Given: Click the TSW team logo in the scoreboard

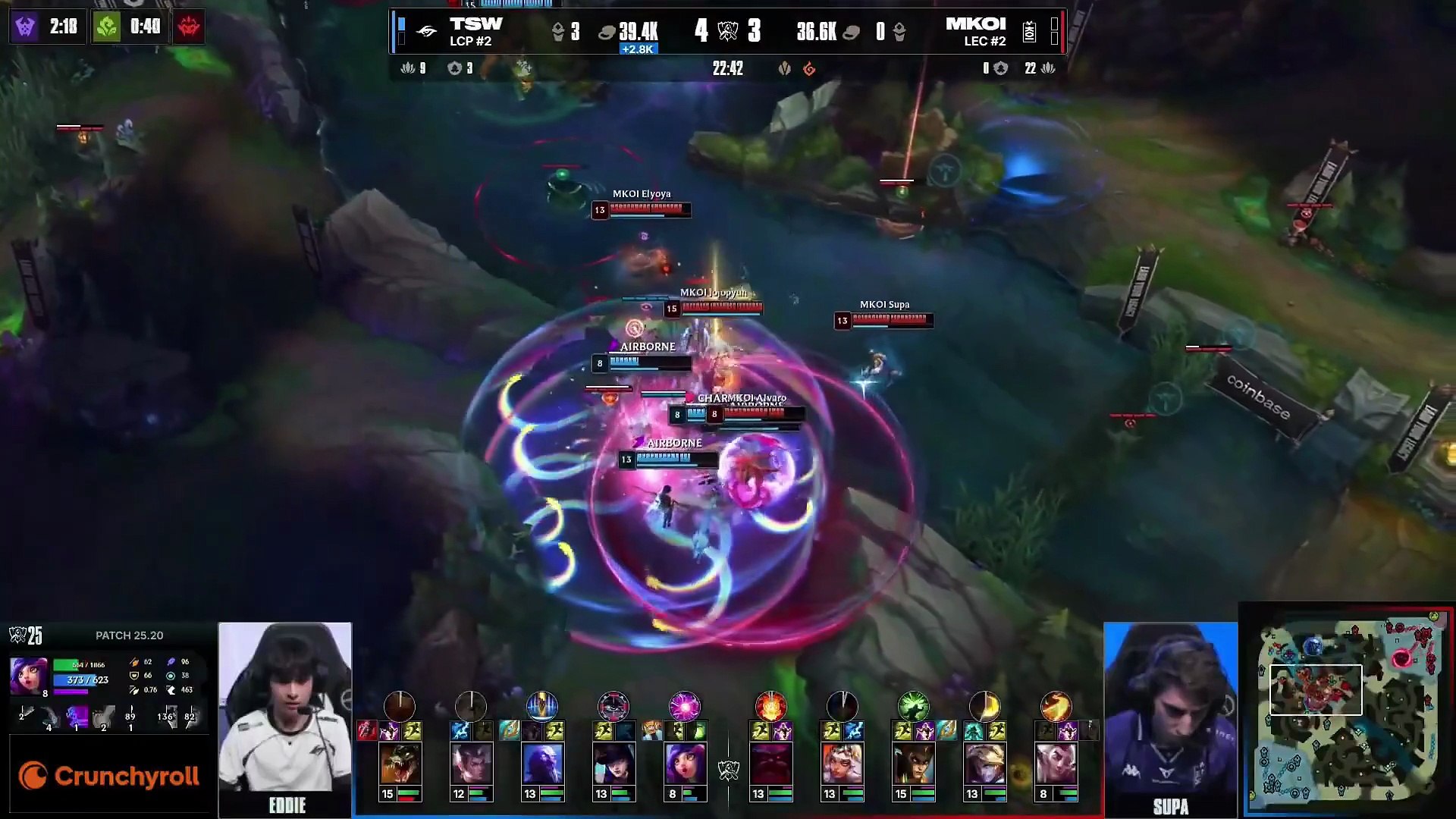Looking at the screenshot, I should coord(427,31).
